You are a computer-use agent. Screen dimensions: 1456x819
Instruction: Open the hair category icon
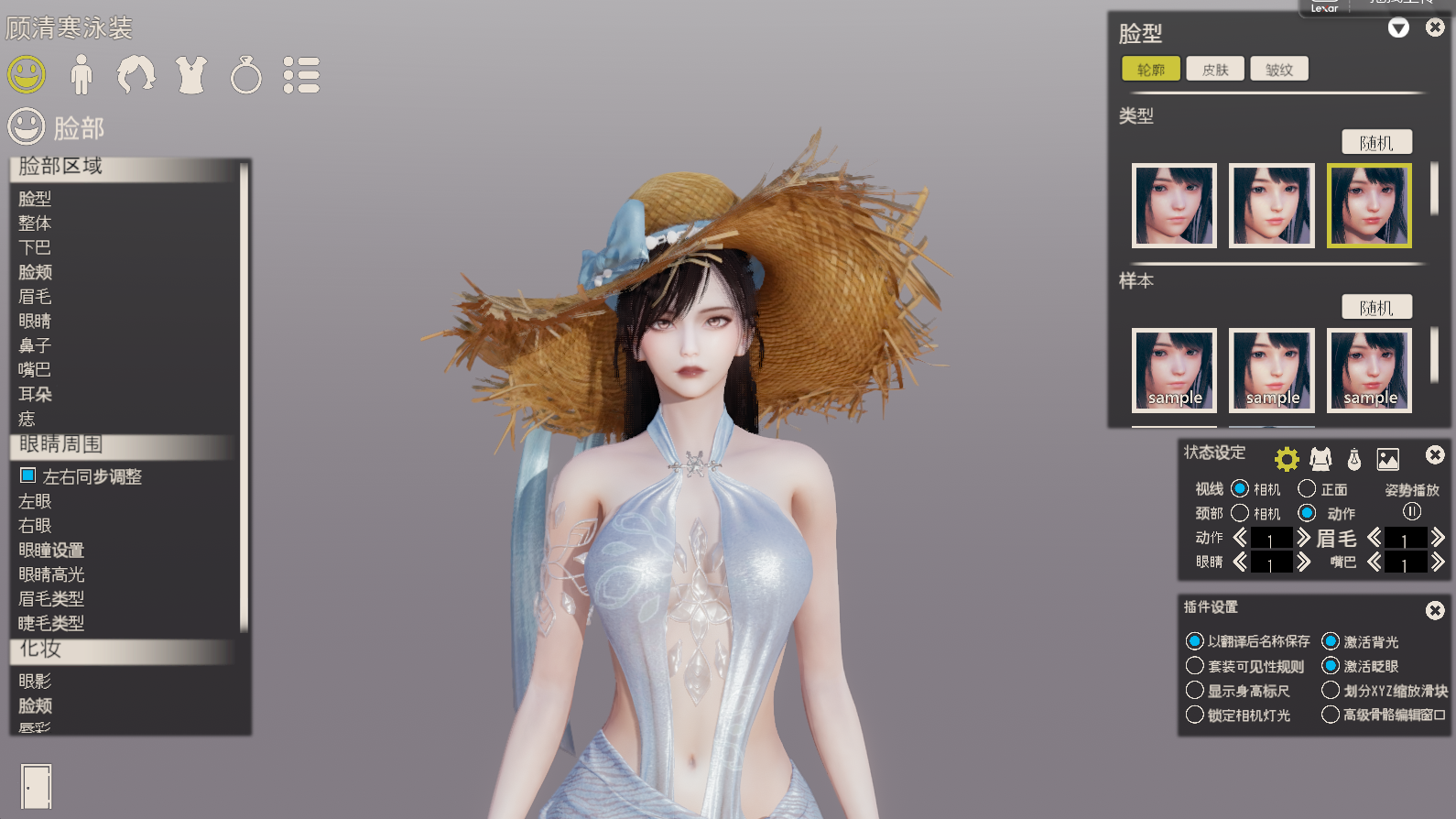pos(136,75)
